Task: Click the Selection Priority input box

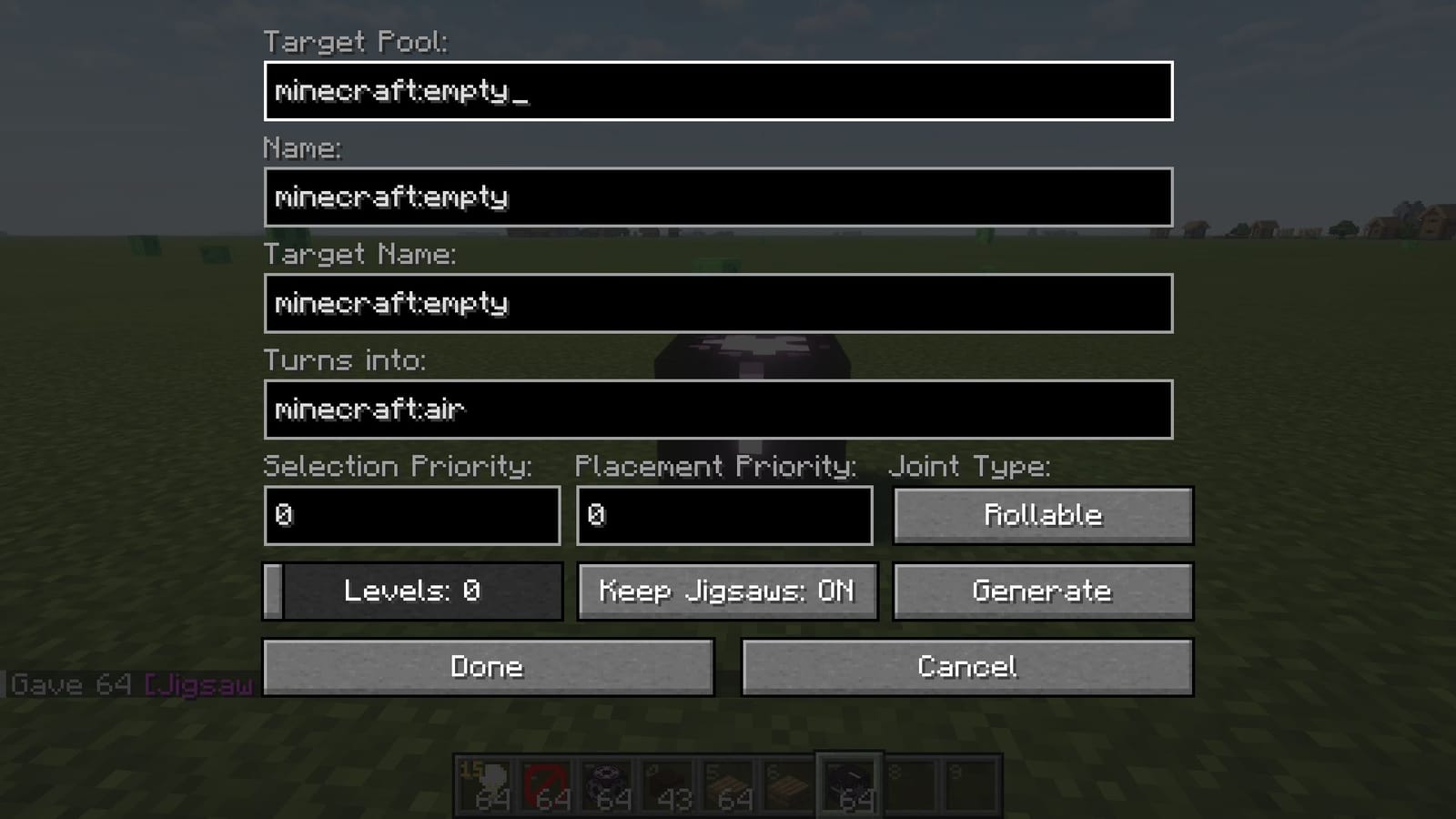Action: [411, 515]
